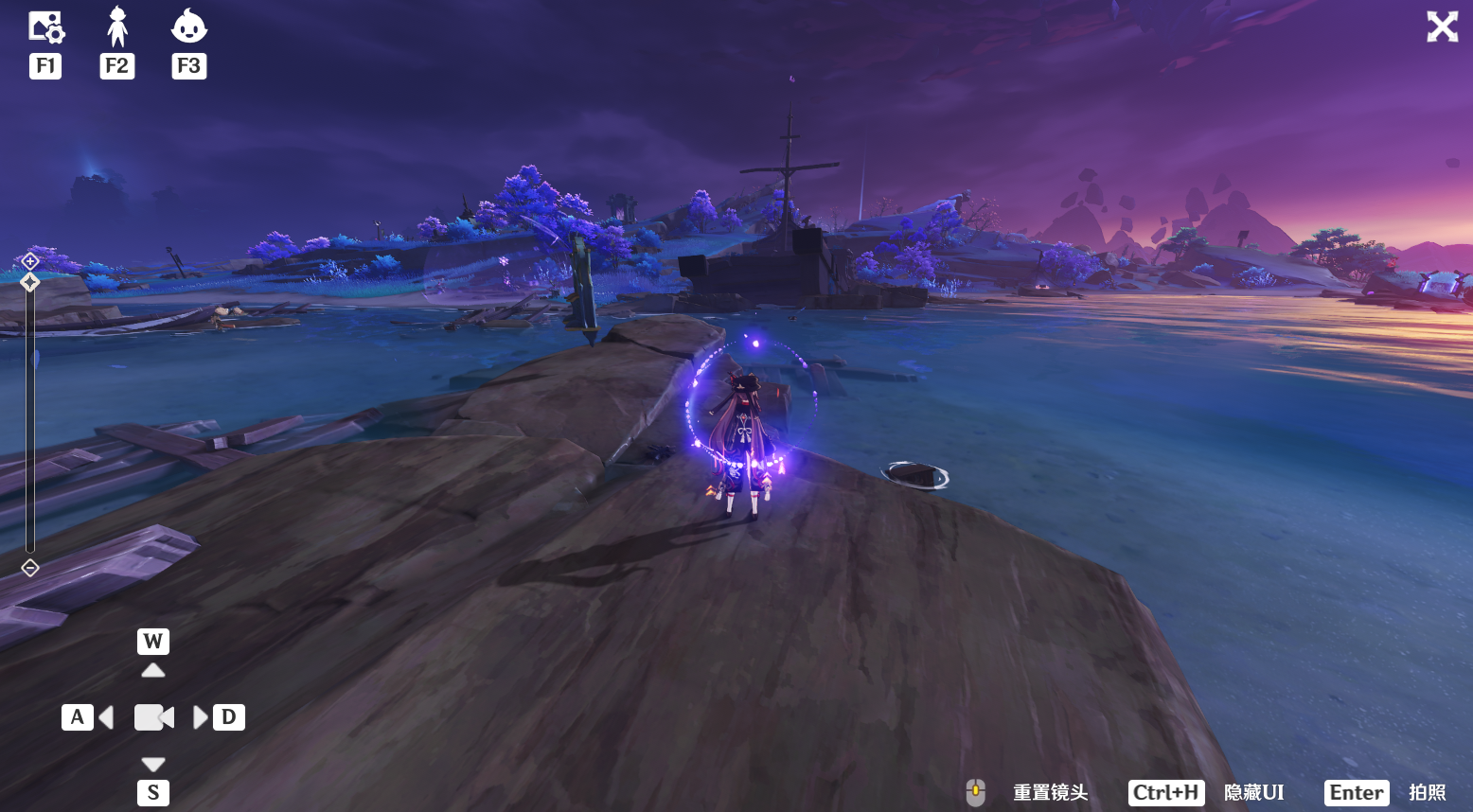Open the camera settings icon
The image size is (1473, 812).
coord(45,27)
